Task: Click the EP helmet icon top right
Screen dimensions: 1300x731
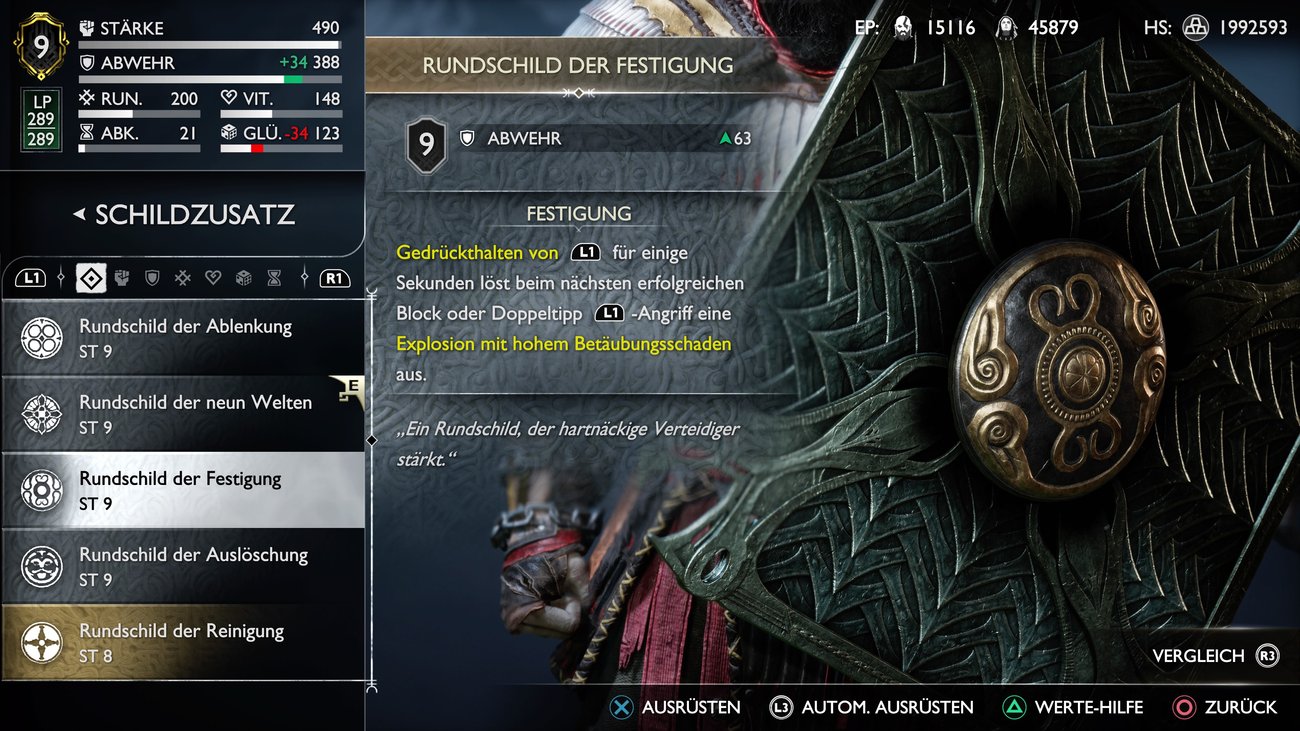Action: pos(902,27)
